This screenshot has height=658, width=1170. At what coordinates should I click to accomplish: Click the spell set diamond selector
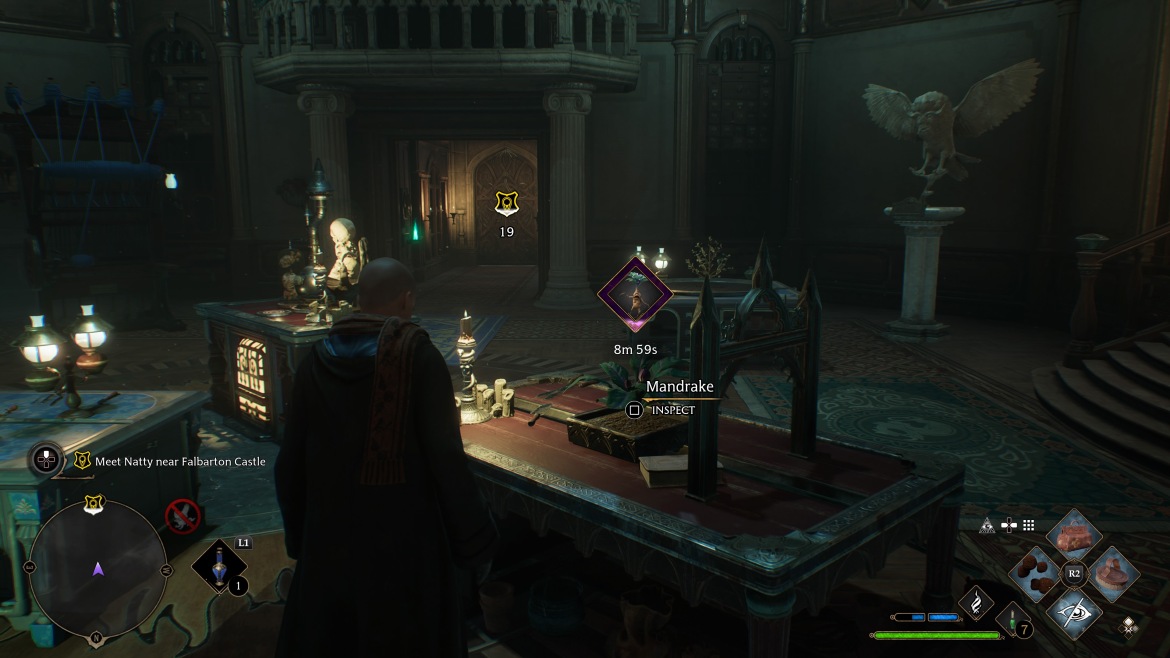[1128, 626]
